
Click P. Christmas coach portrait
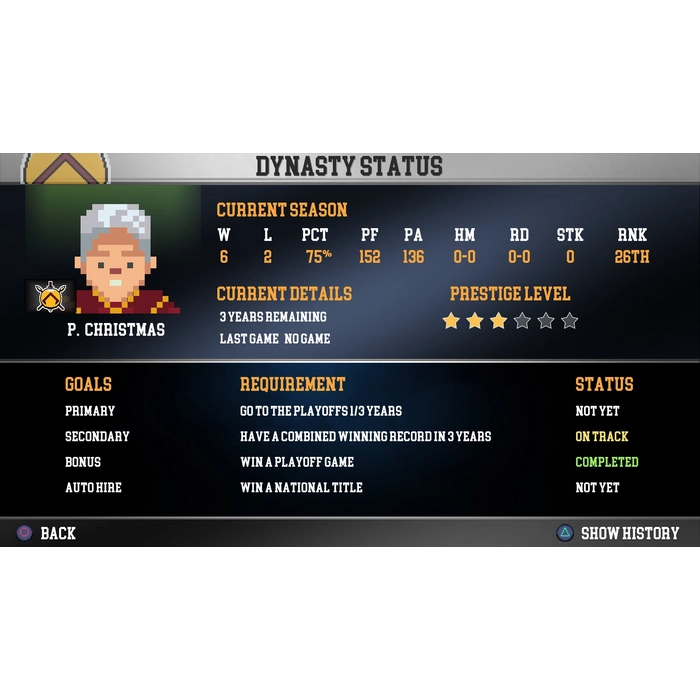[118, 258]
